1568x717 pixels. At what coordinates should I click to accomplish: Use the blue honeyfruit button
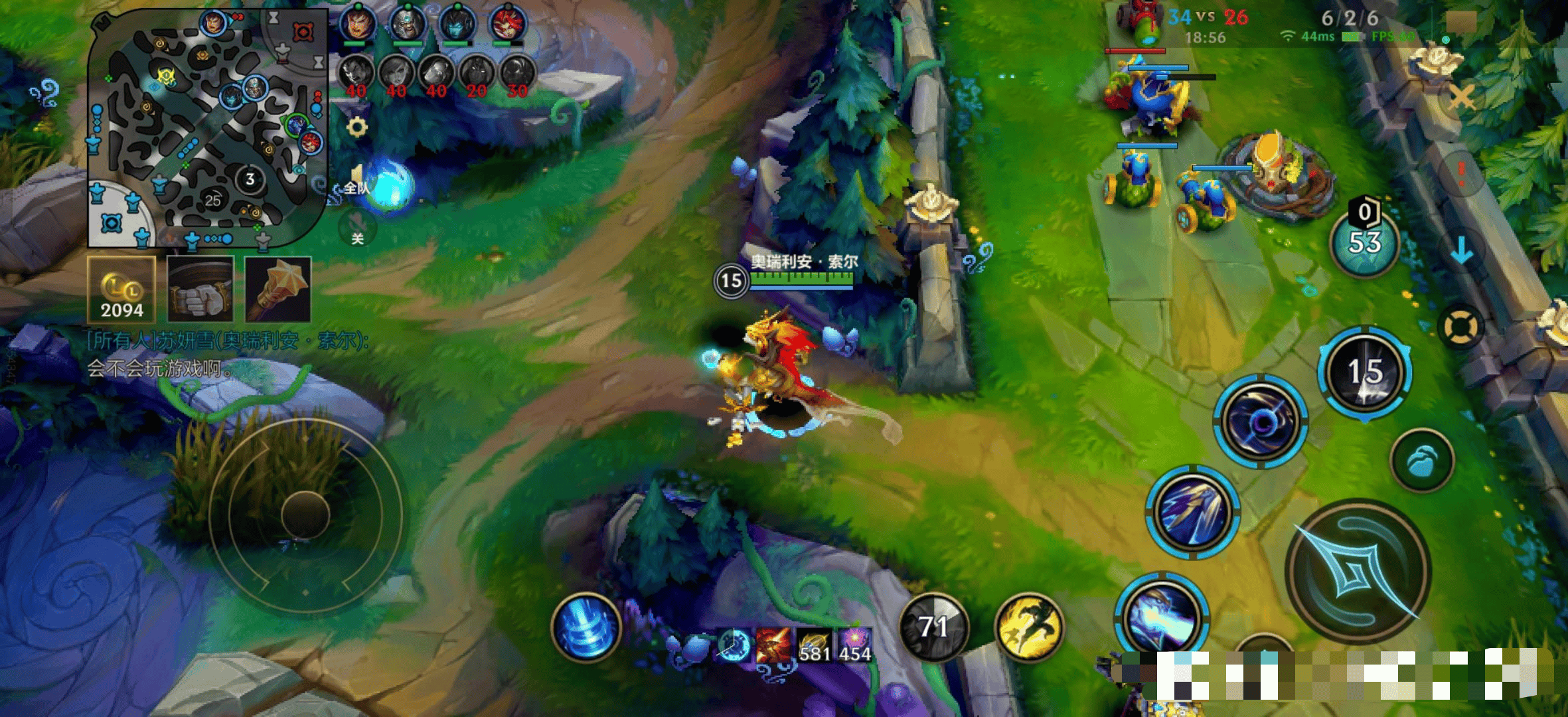tap(1422, 460)
